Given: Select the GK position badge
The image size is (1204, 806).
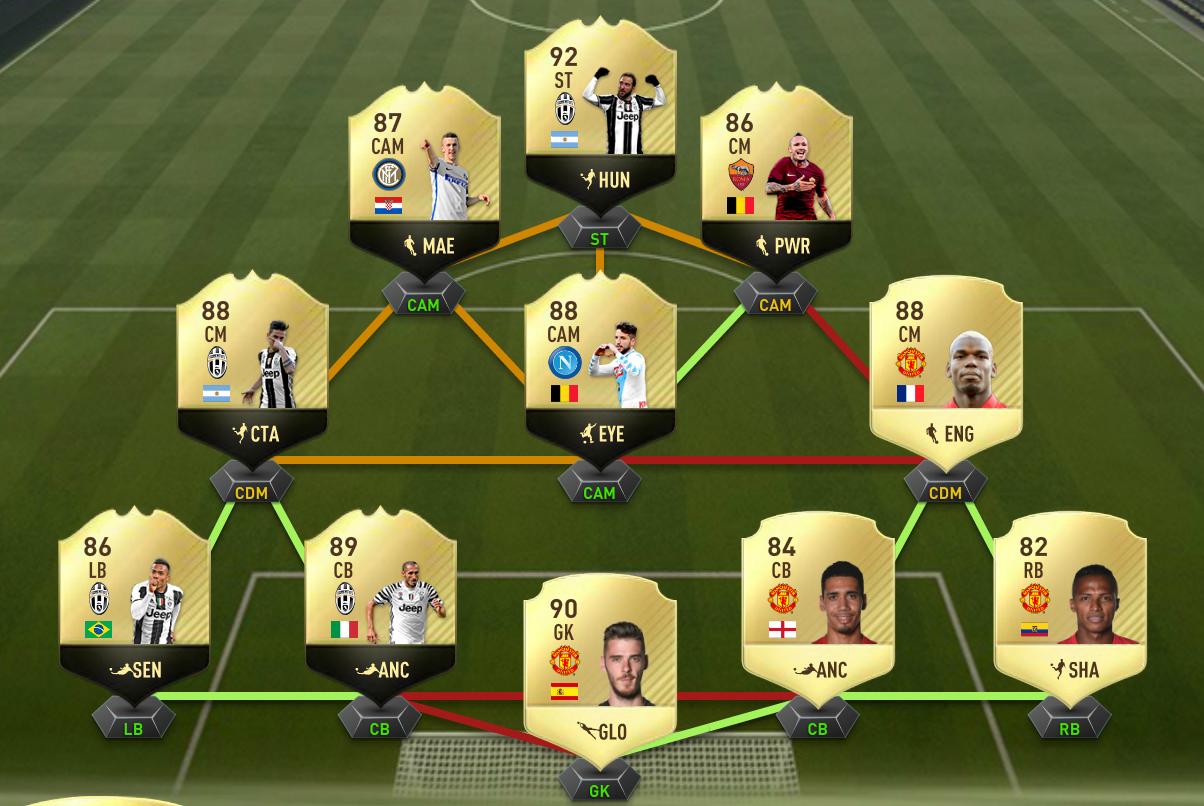Looking at the screenshot, I should [x=600, y=791].
